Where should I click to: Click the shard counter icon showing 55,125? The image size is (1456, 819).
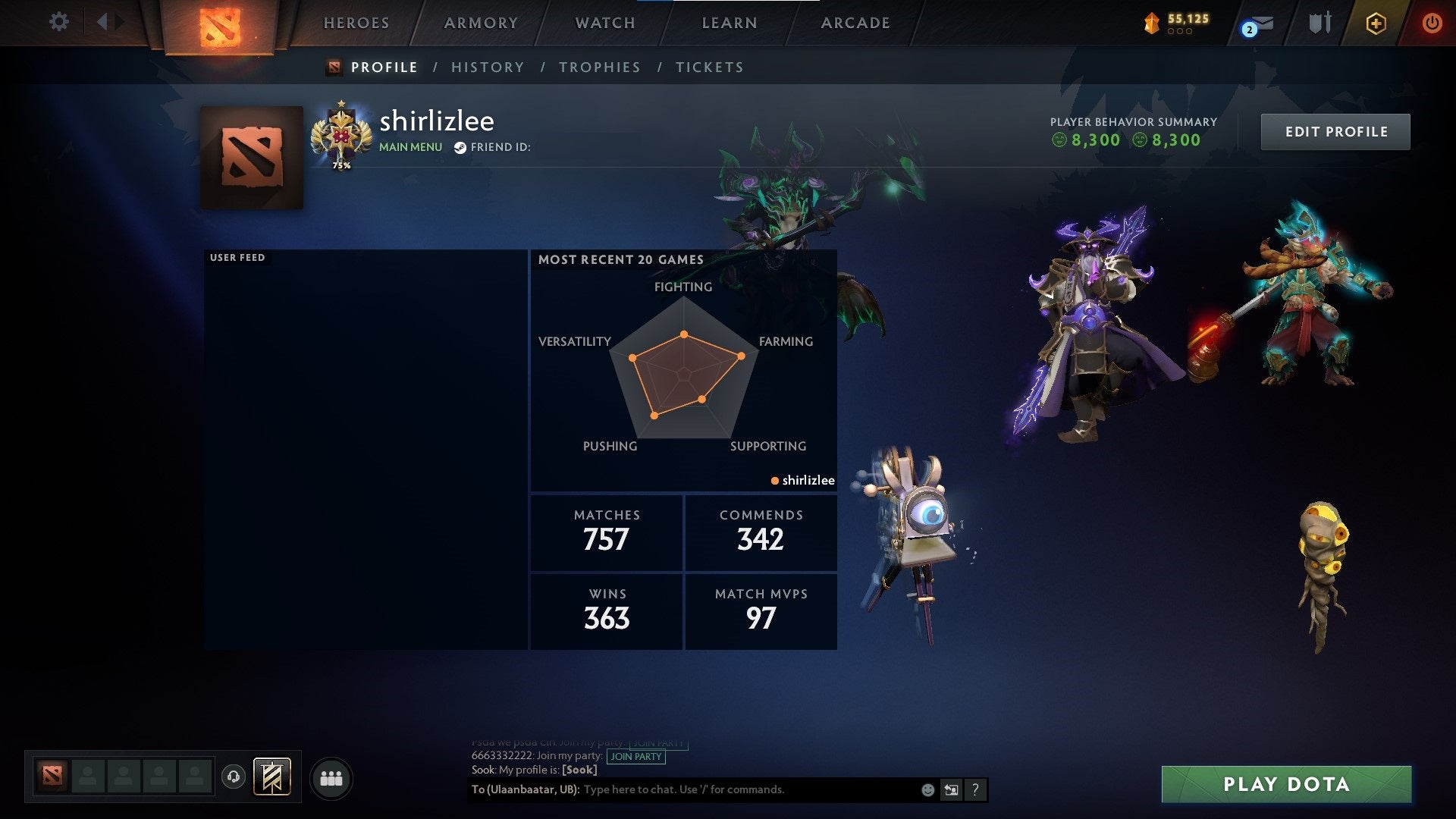pos(1150,23)
